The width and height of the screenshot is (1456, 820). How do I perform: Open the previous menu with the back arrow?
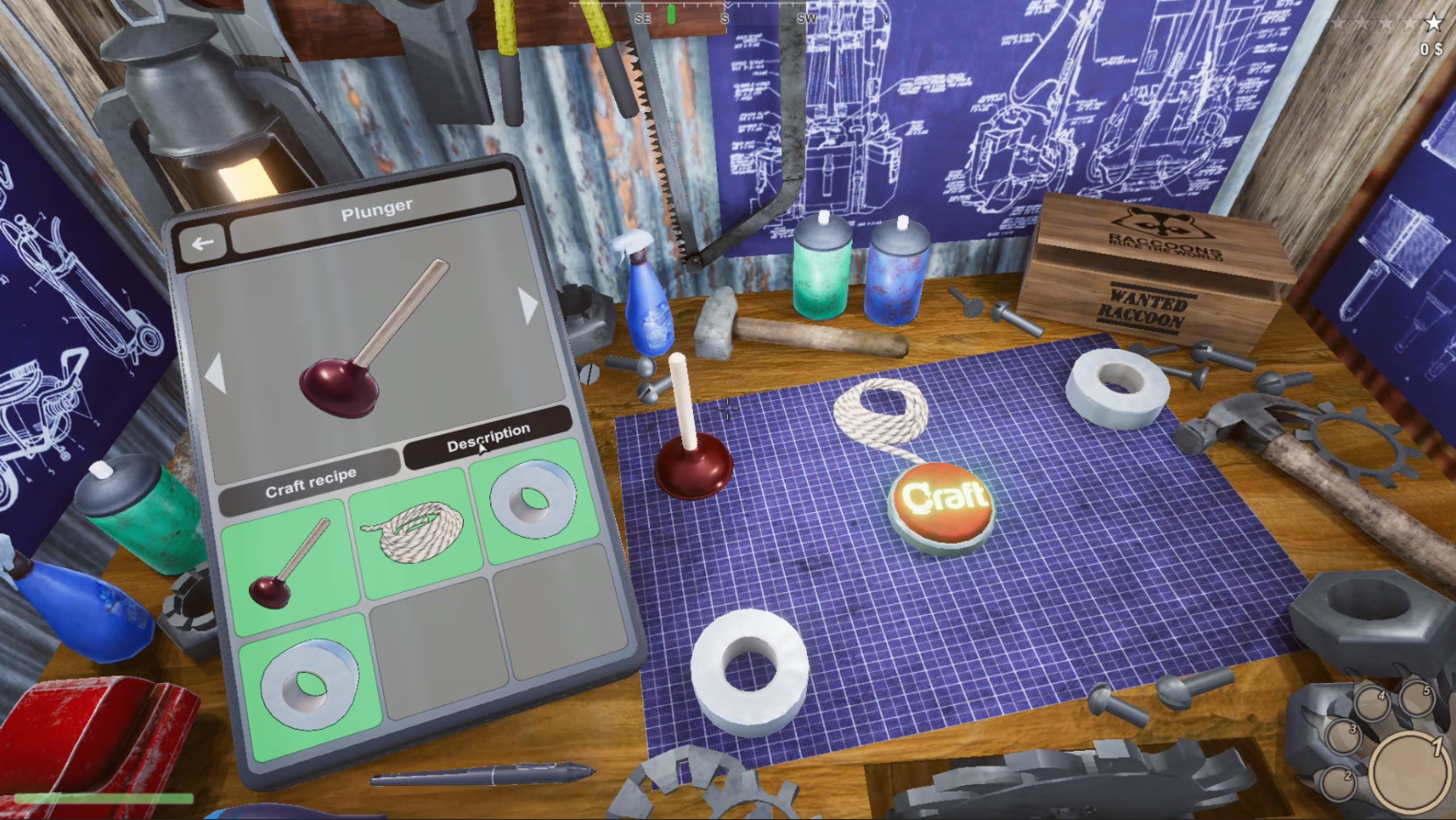pos(203,243)
